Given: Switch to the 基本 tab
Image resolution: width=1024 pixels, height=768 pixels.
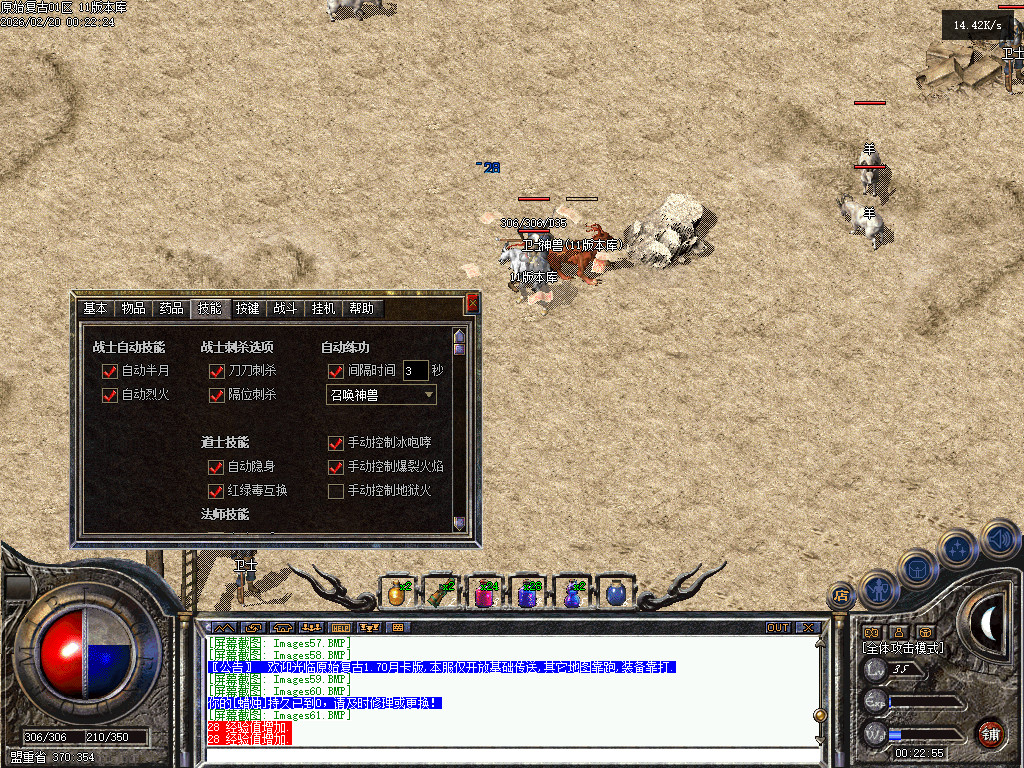Looking at the screenshot, I should click(96, 309).
